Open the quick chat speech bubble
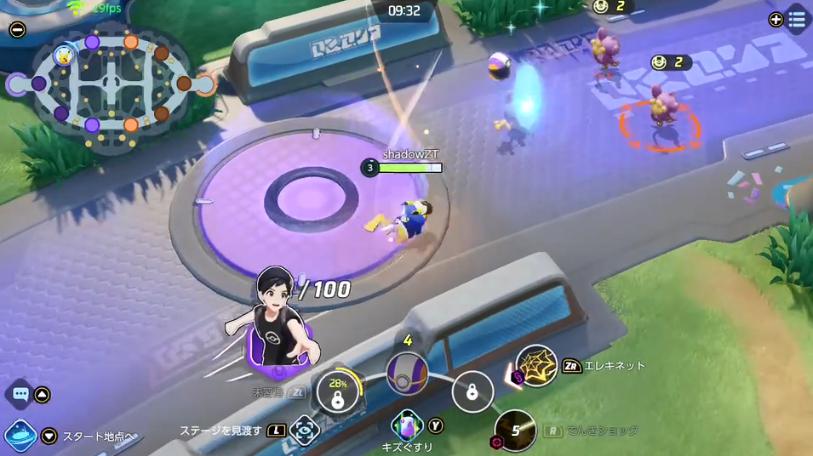Viewport: 813px width, 456px height. 19,394
